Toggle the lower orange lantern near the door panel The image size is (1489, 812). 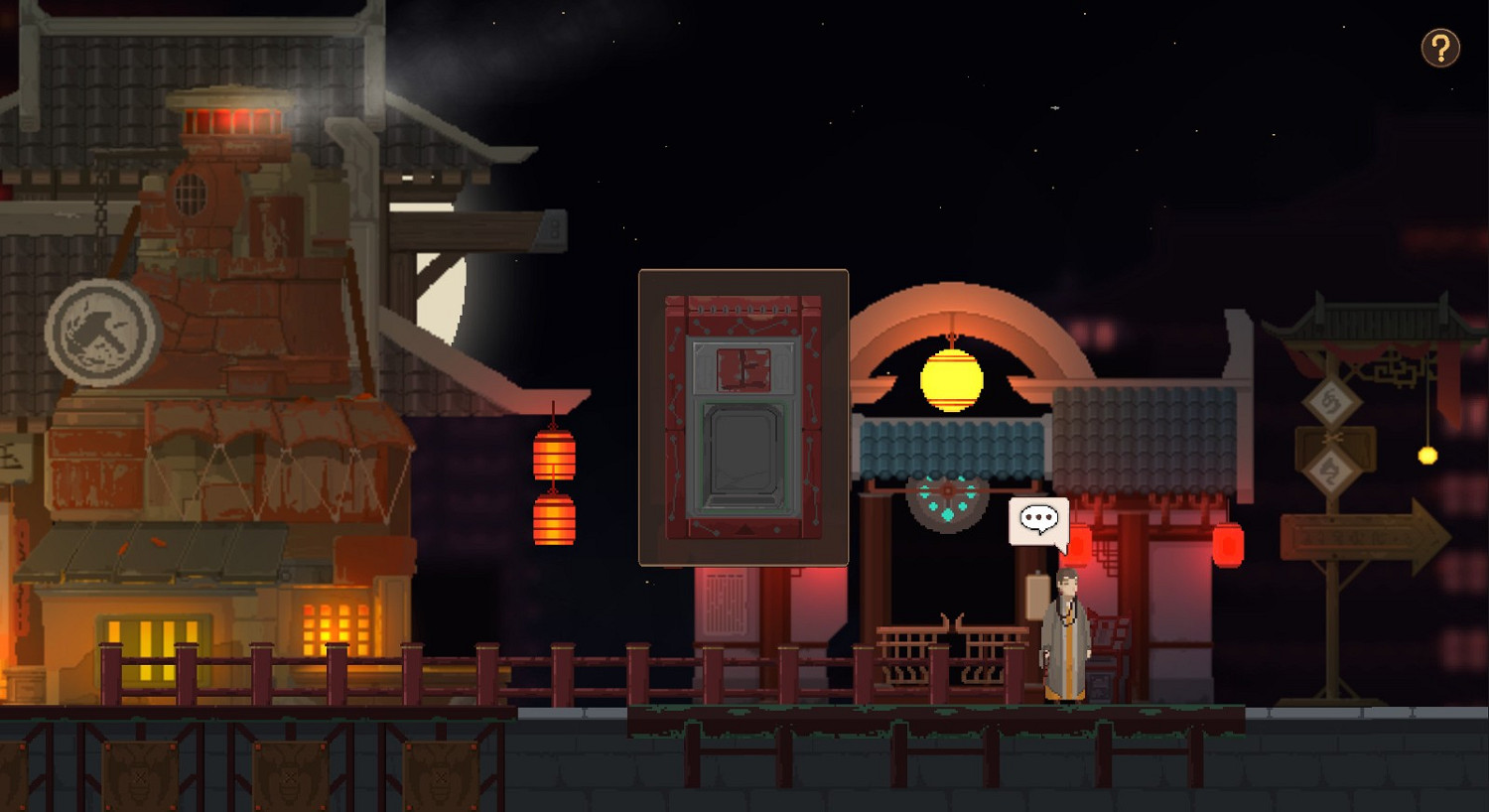tap(552, 523)
